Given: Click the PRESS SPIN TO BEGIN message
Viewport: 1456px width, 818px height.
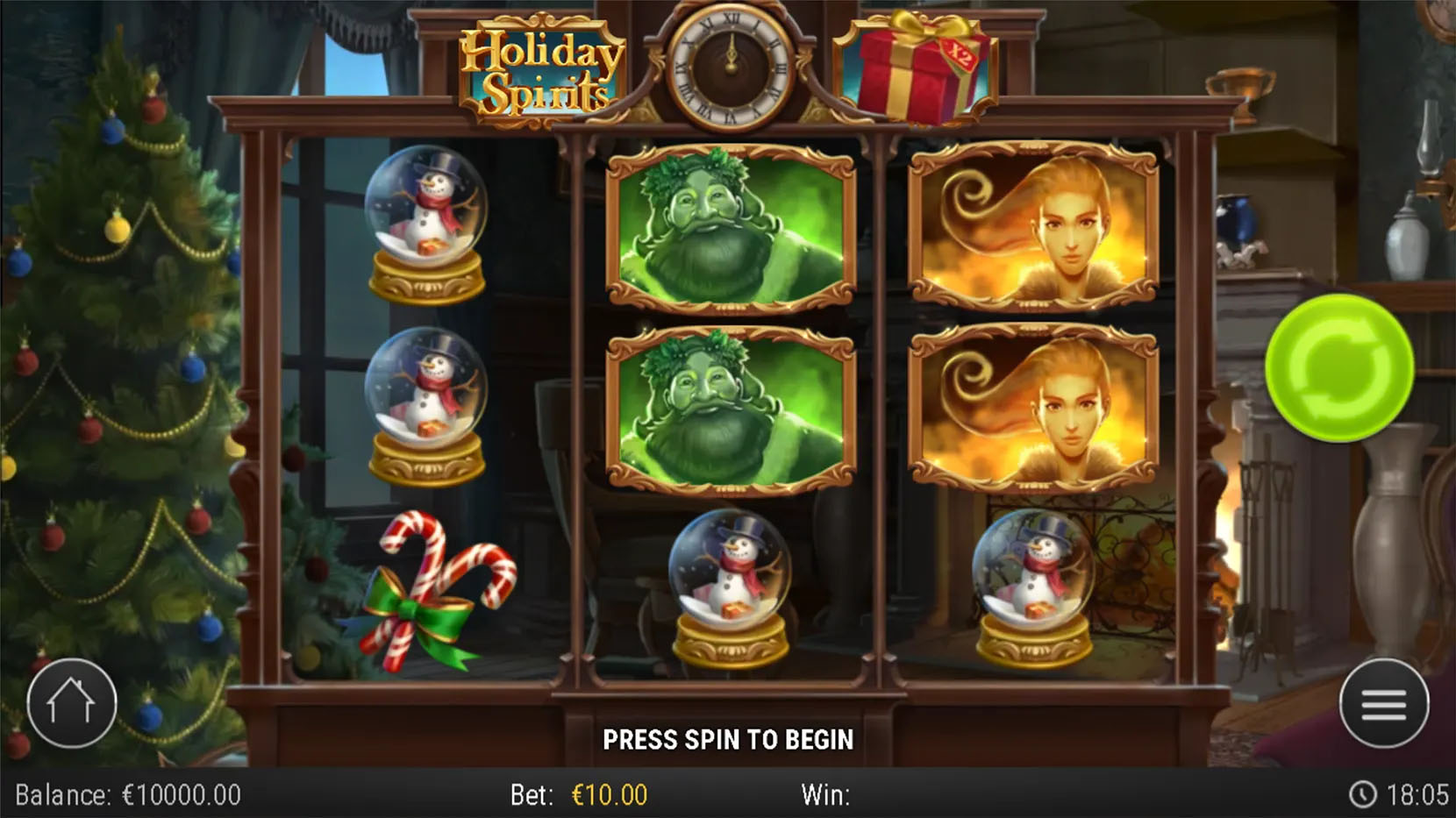Looking at the screenshot, I should (728, 739).
